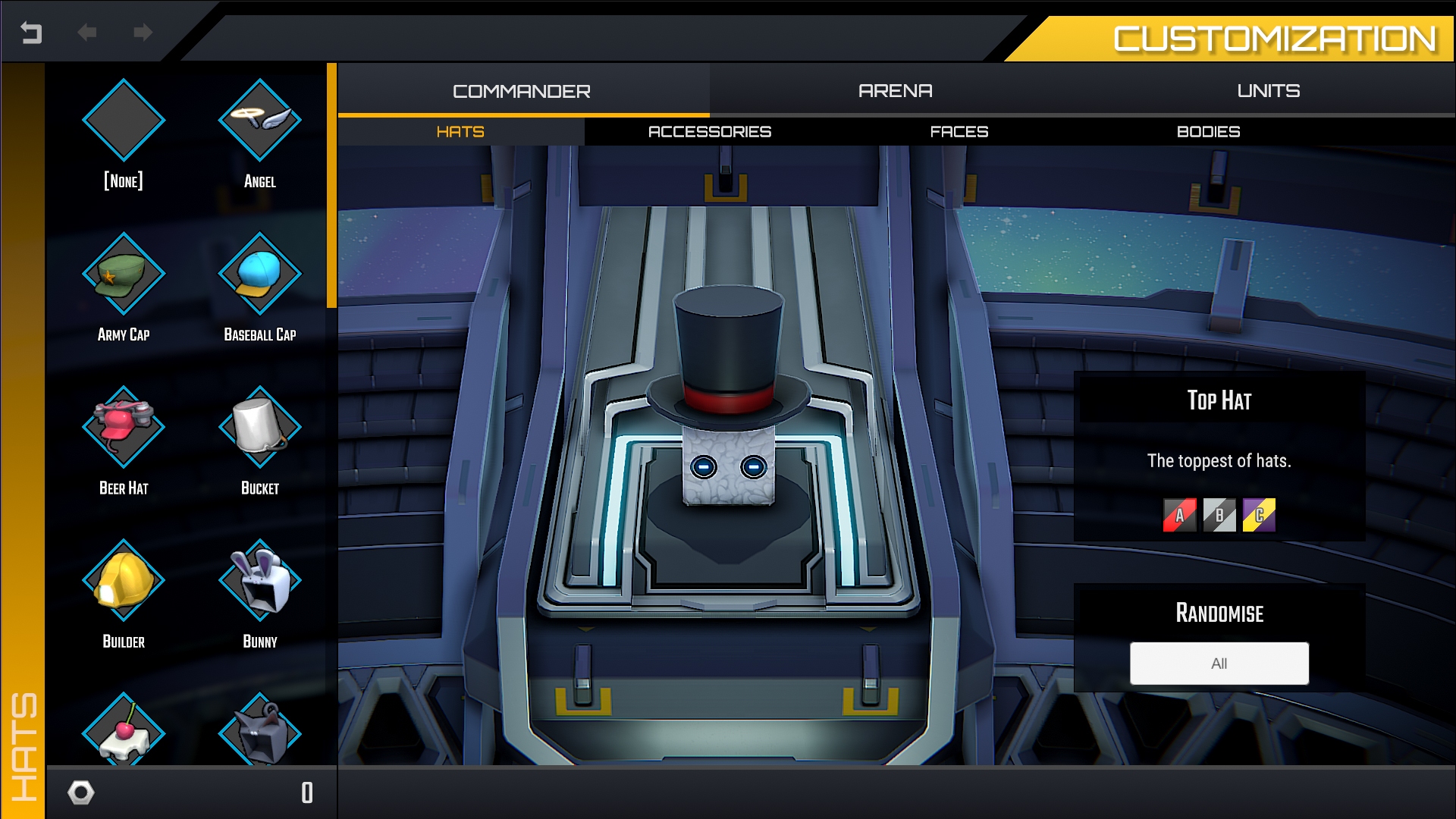The width and height of the screenshot is (1456, 819).
Task: Pick the Baseball Cap hat
Action: coord(259,275)
